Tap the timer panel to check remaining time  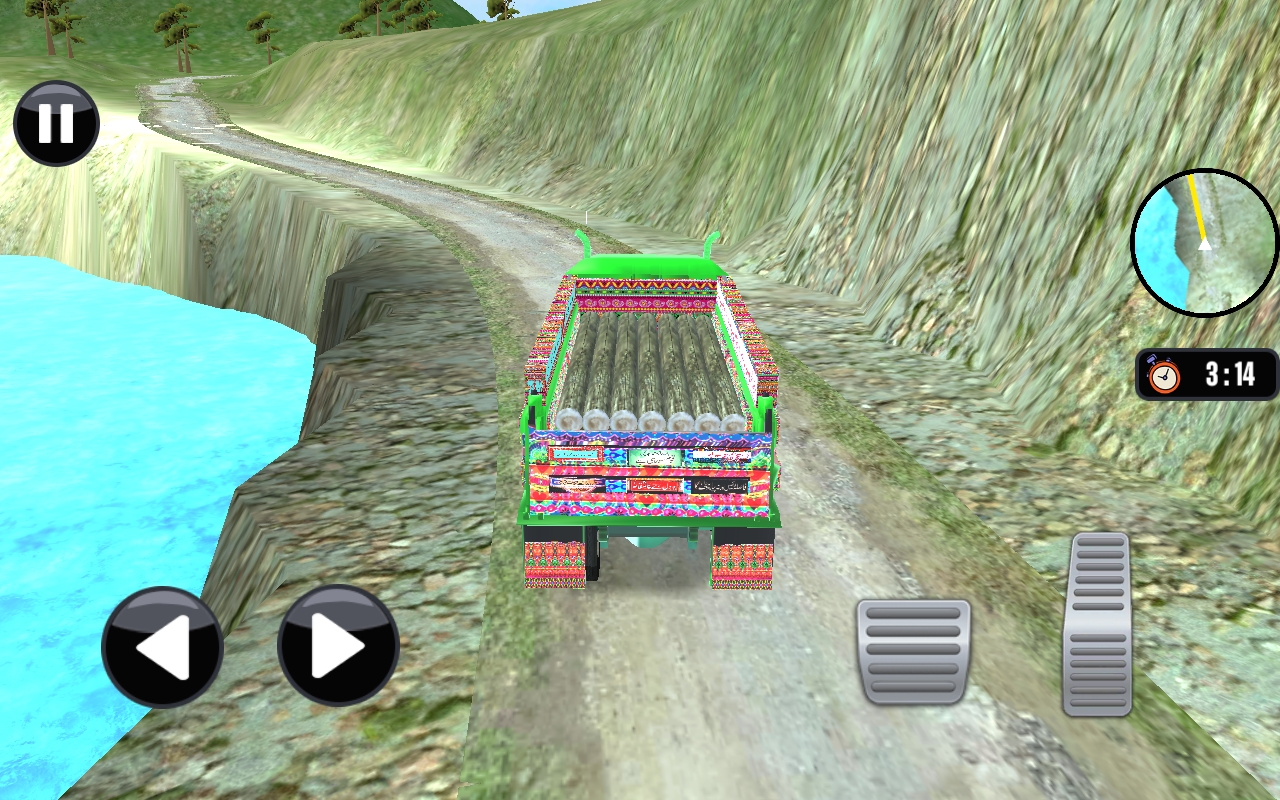point(1205,374)
